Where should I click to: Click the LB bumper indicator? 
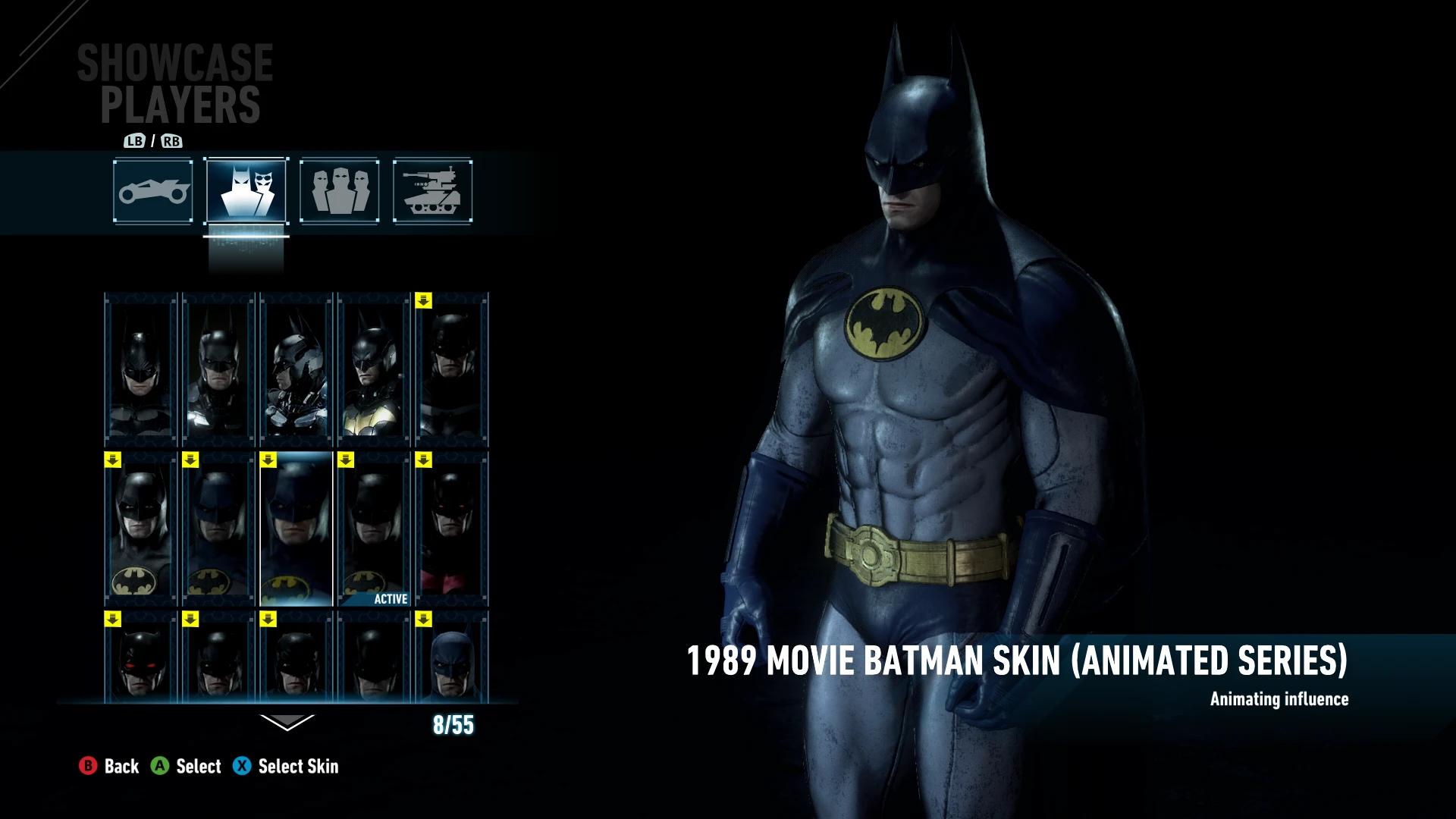(135, 141)
